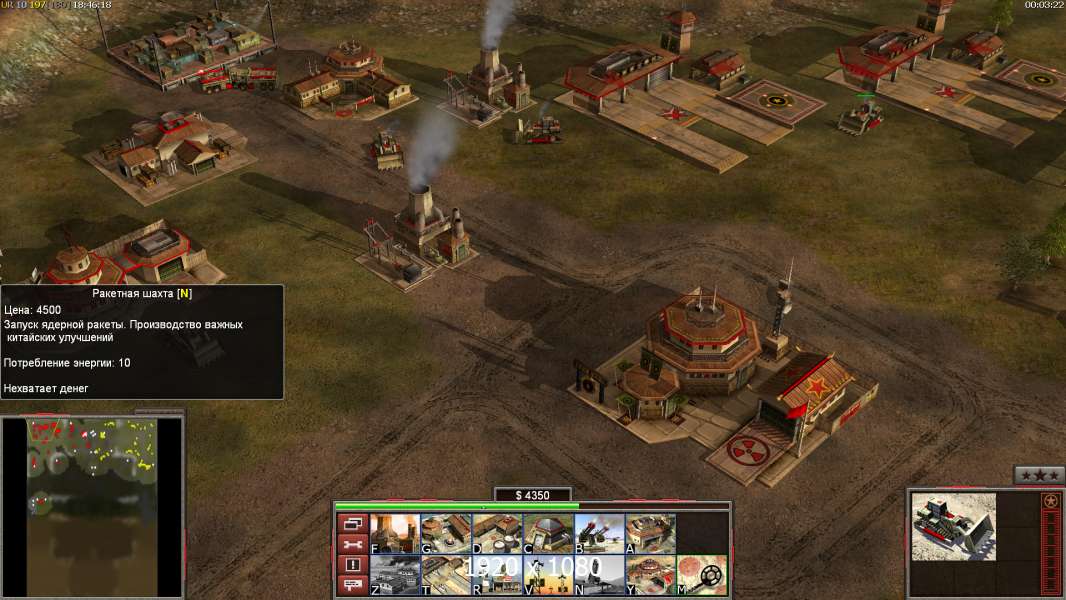Open the three-star generals powers button
Viewport: 1066px width, 600px height.
(1039, 475)
